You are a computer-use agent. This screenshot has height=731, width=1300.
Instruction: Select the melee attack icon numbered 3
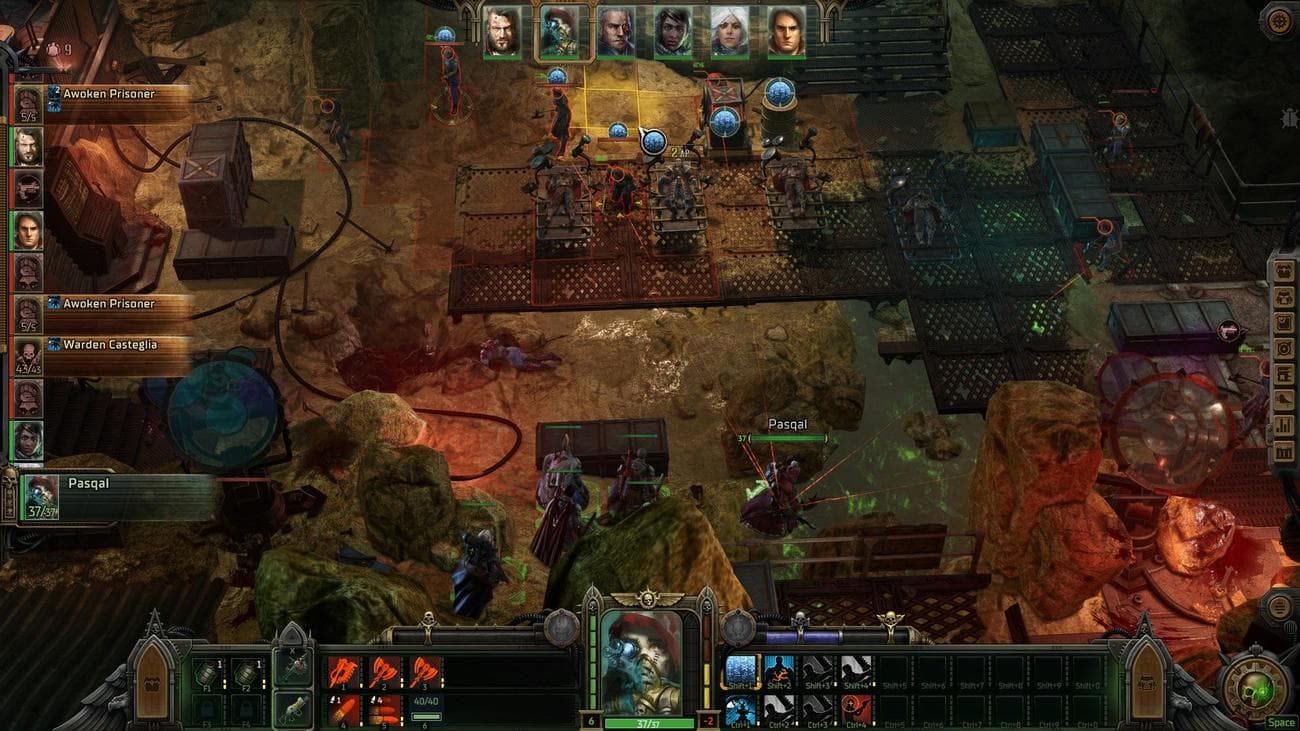(424, 671)
